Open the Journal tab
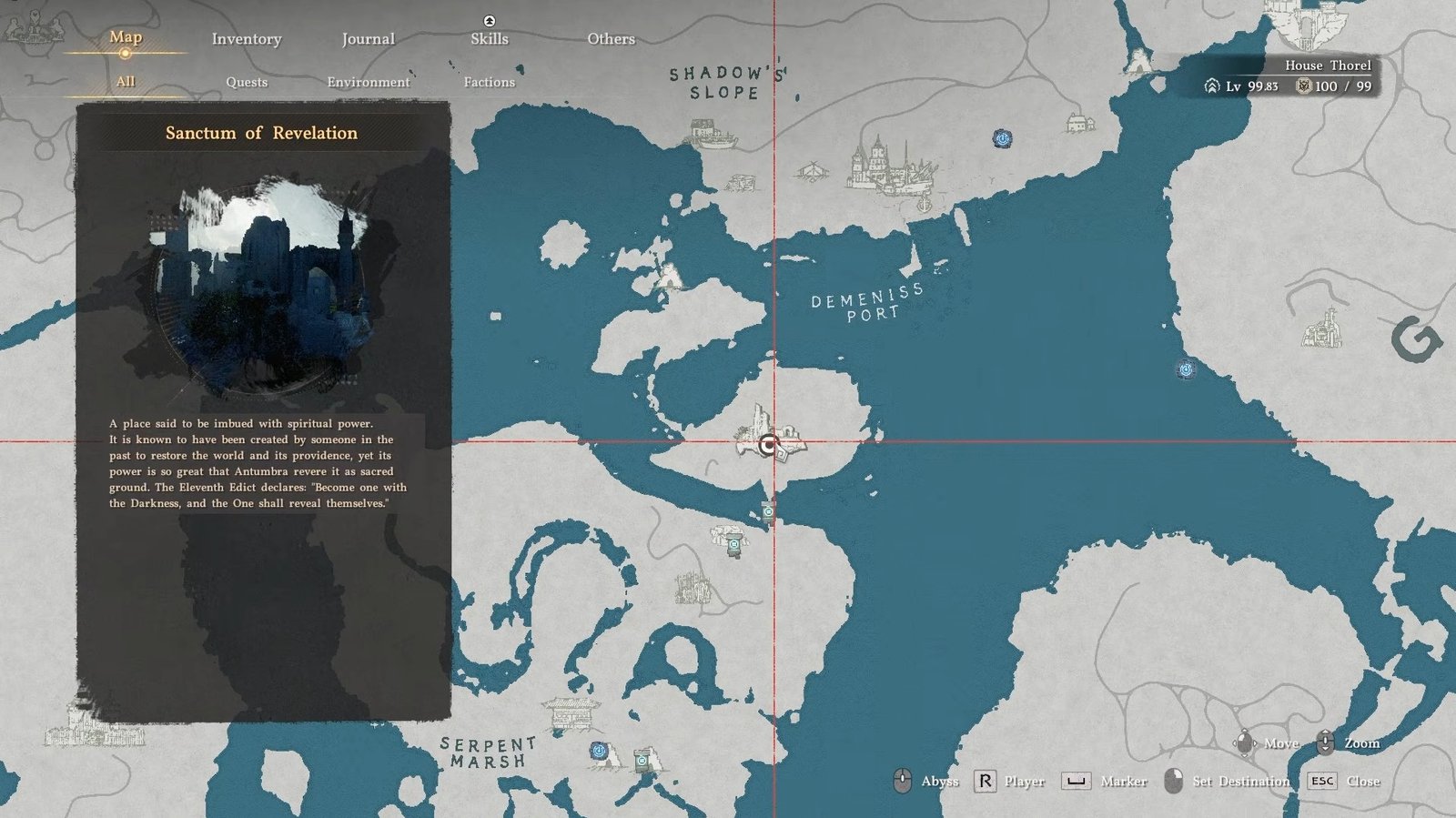The image size is (1456, 818). point(368,39)
